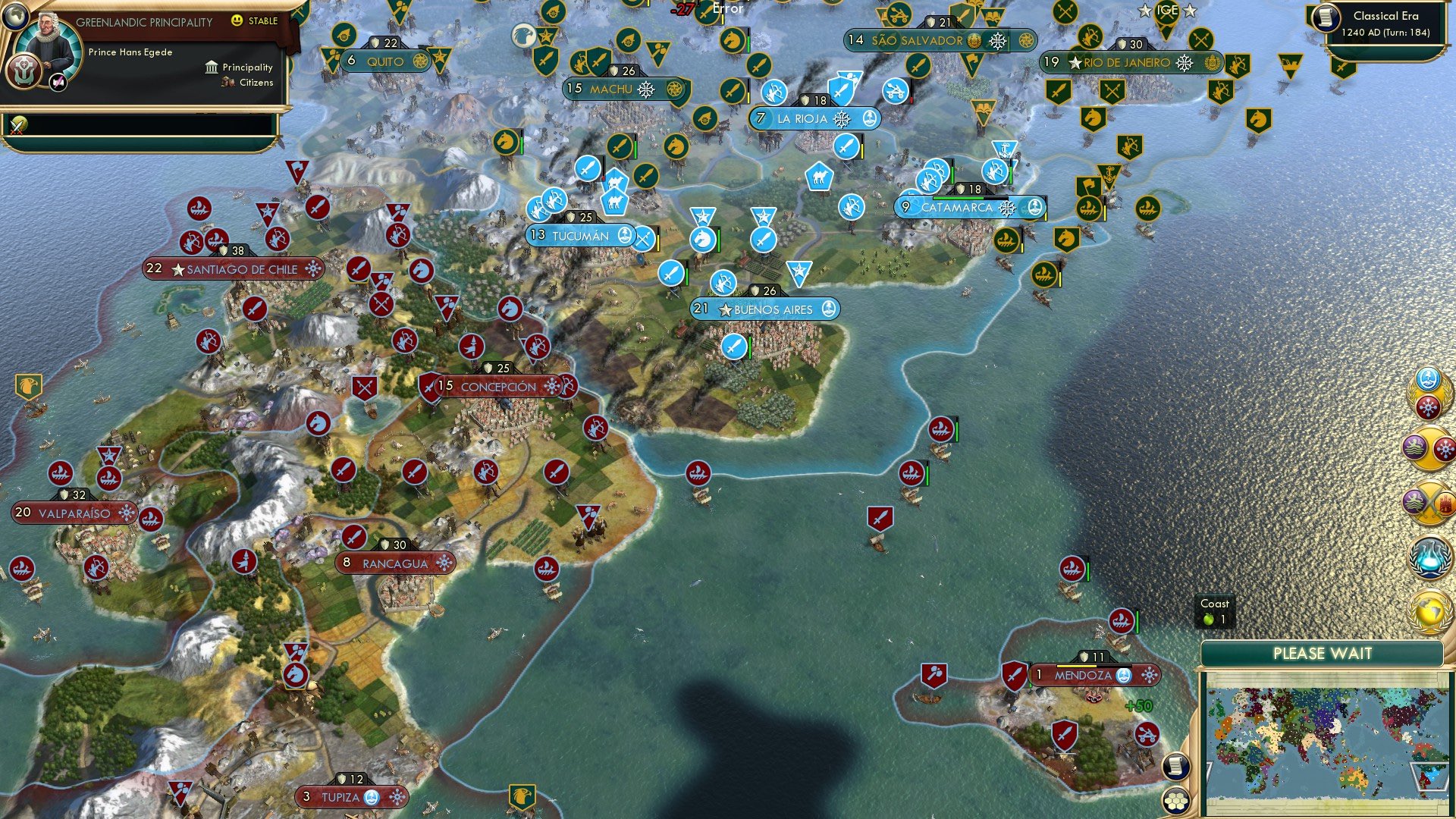Click the STABLE happiness smiley indicator
Viewport: 1456px width, 819px height.
point(237,20)
